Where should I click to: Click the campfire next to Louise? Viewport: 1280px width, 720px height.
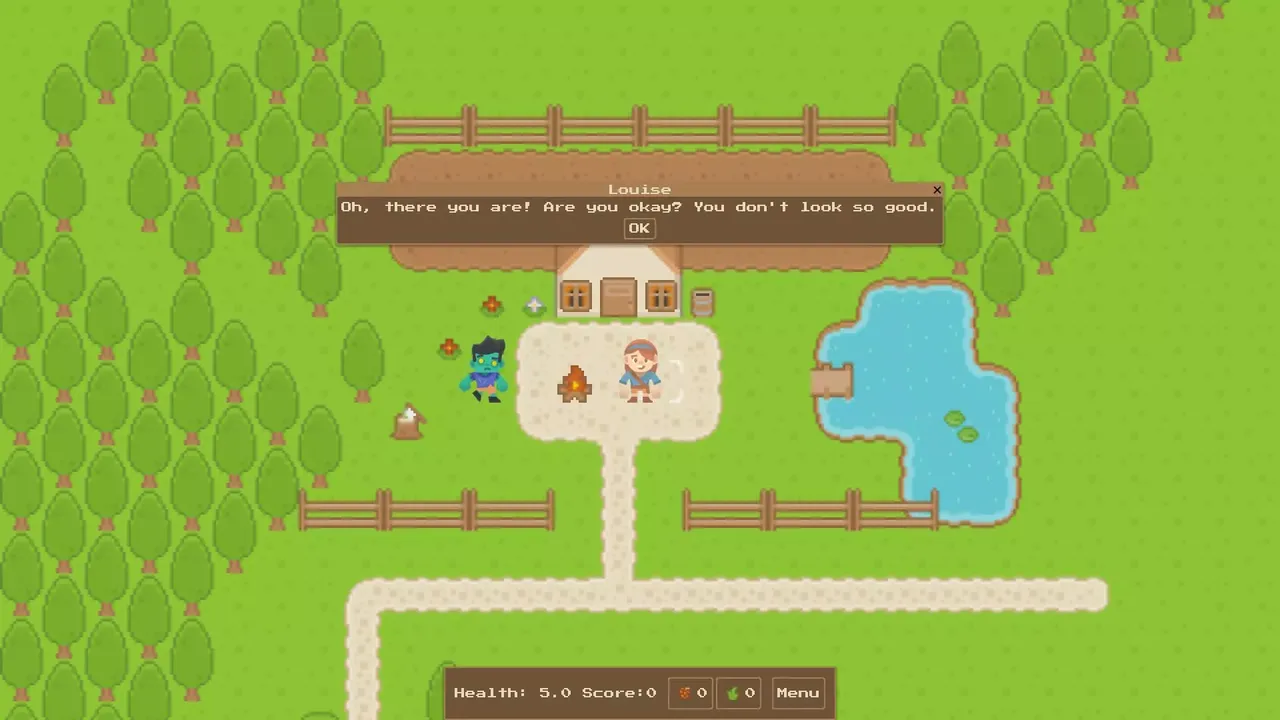click(x=574, y=385)
